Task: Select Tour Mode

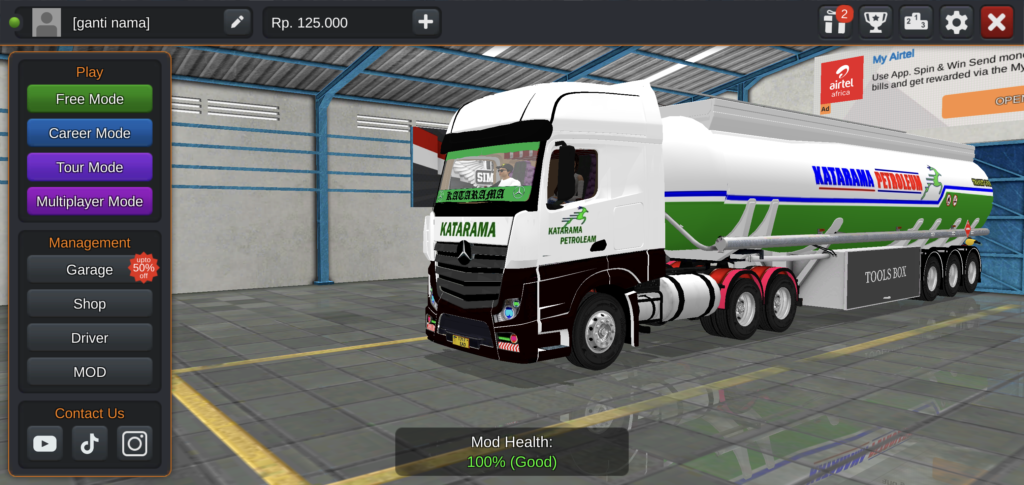Action: pyautogui.click(x=90, y=167)
